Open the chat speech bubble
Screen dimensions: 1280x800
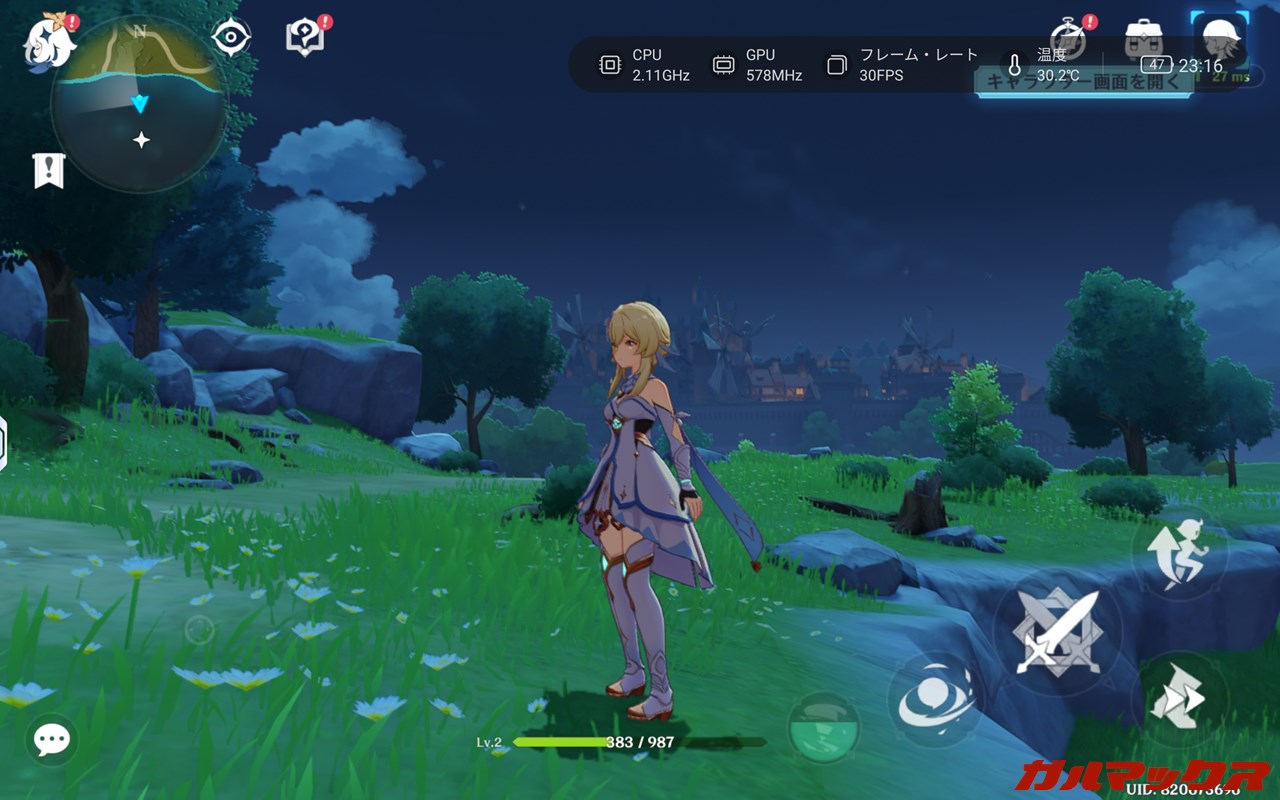51,740
